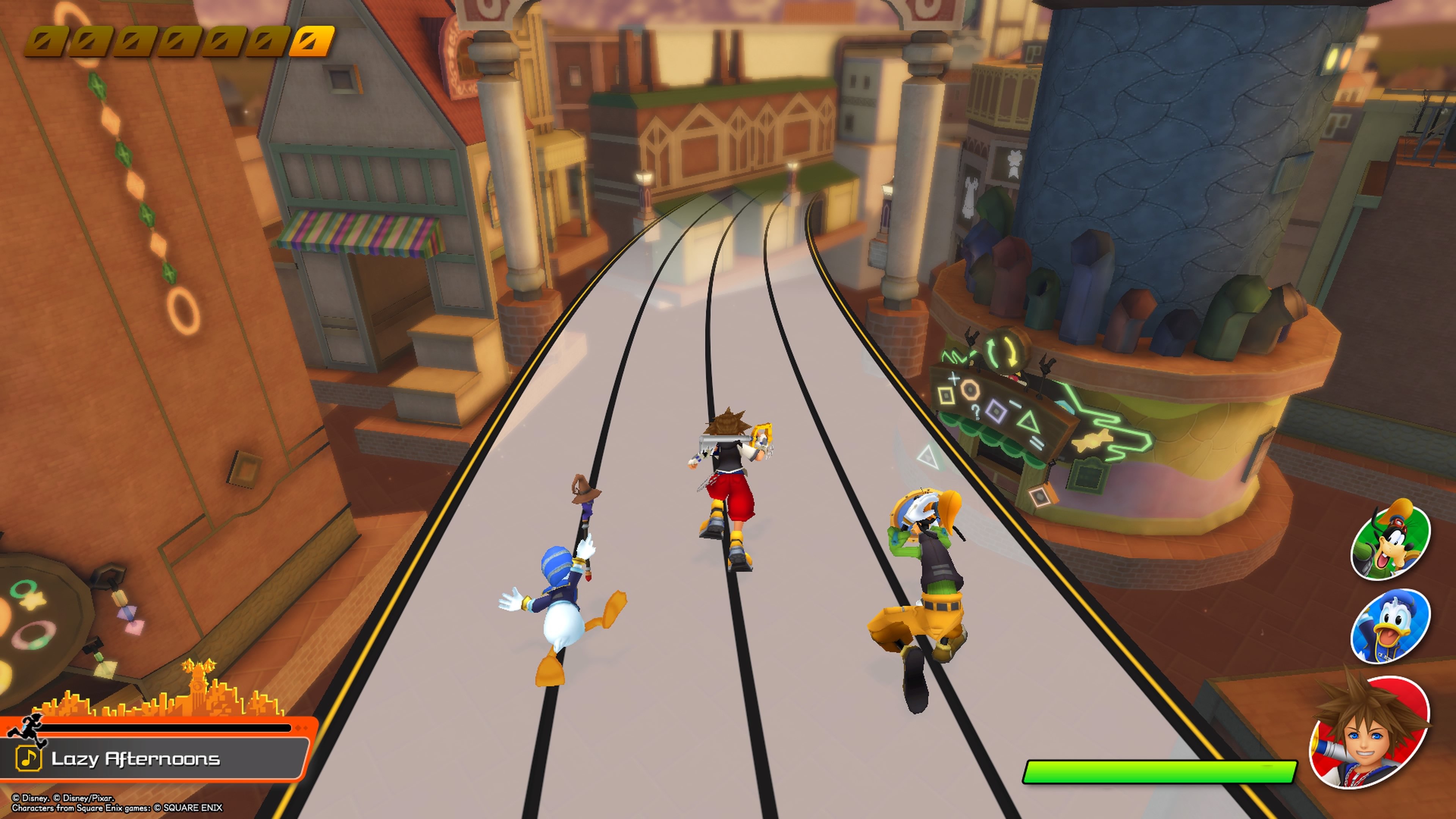Toggle the neon X-circle symbol on the storefront sign
The width and height of the screenshot is (1456, 819).
[x=954, y=378]
